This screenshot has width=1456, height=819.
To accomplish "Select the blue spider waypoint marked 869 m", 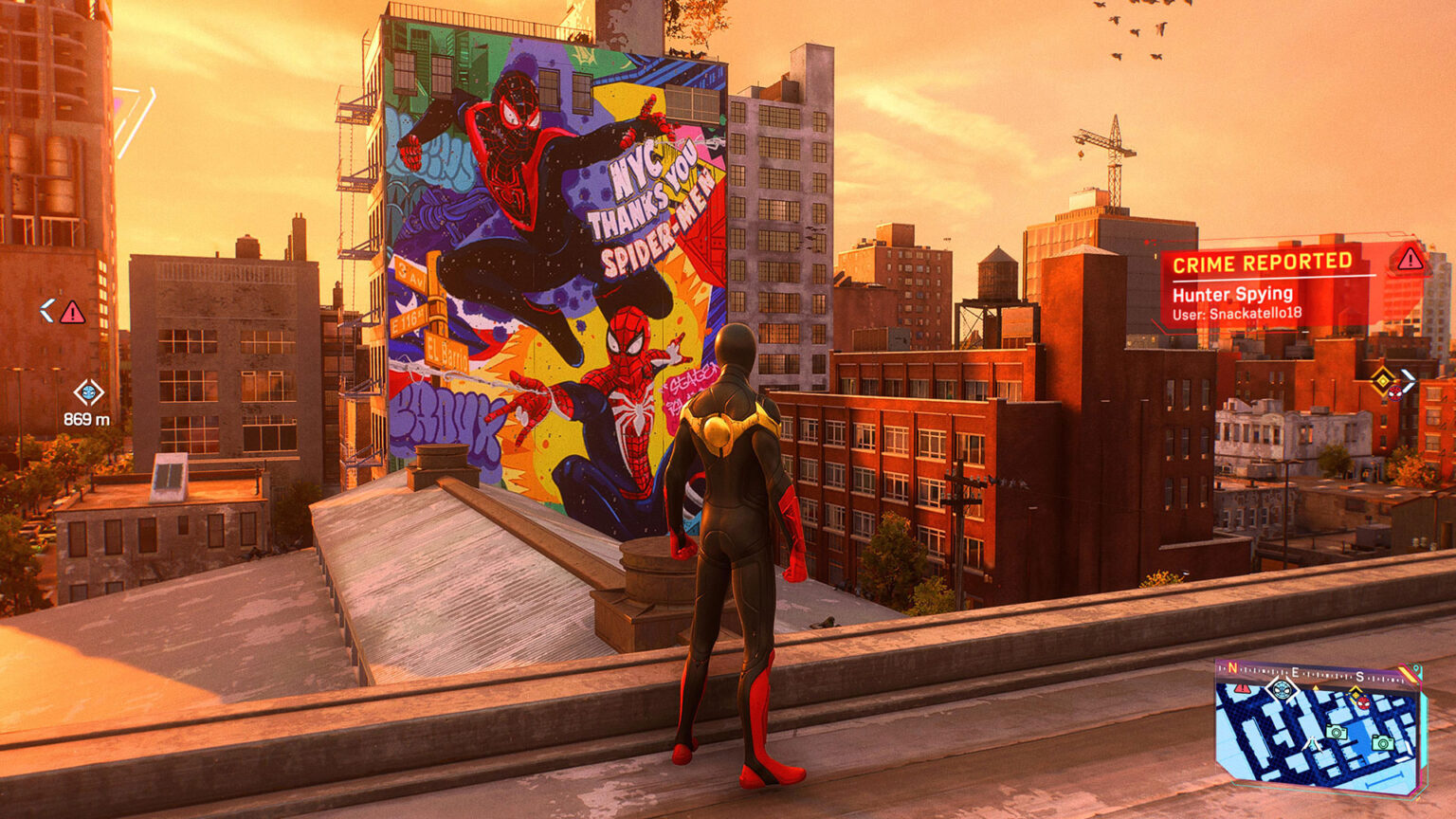I will [88, 391].
